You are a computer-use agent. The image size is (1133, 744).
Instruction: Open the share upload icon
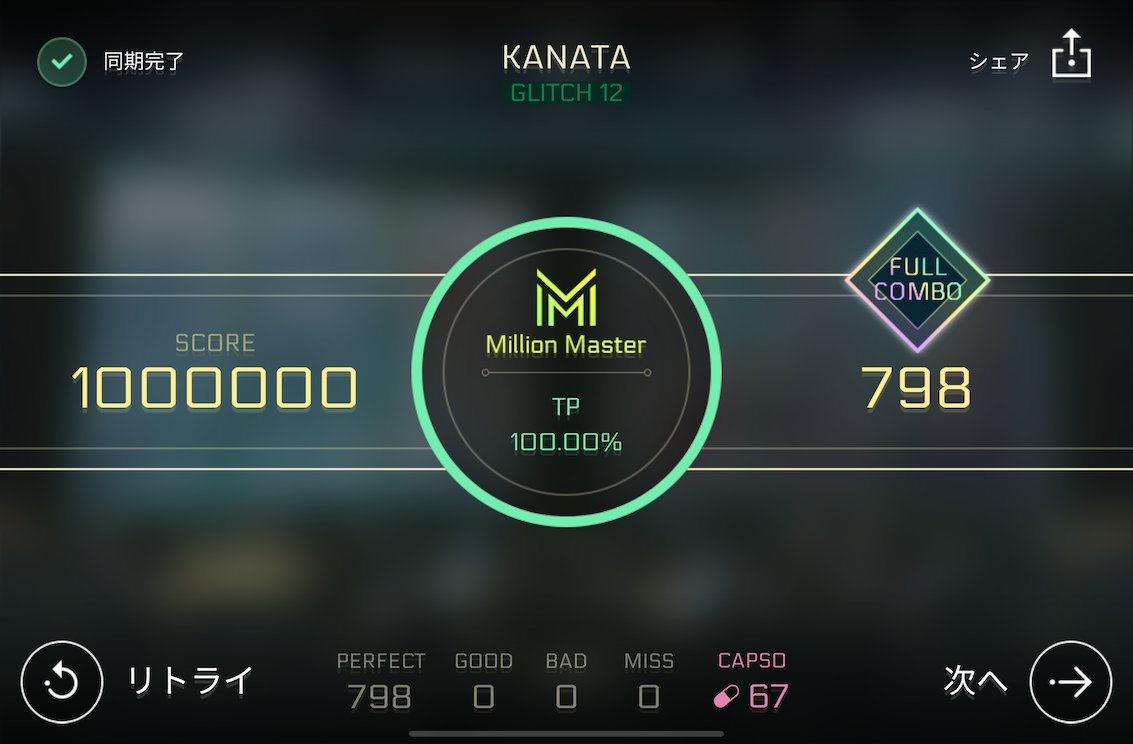(x=1071, y=54)
